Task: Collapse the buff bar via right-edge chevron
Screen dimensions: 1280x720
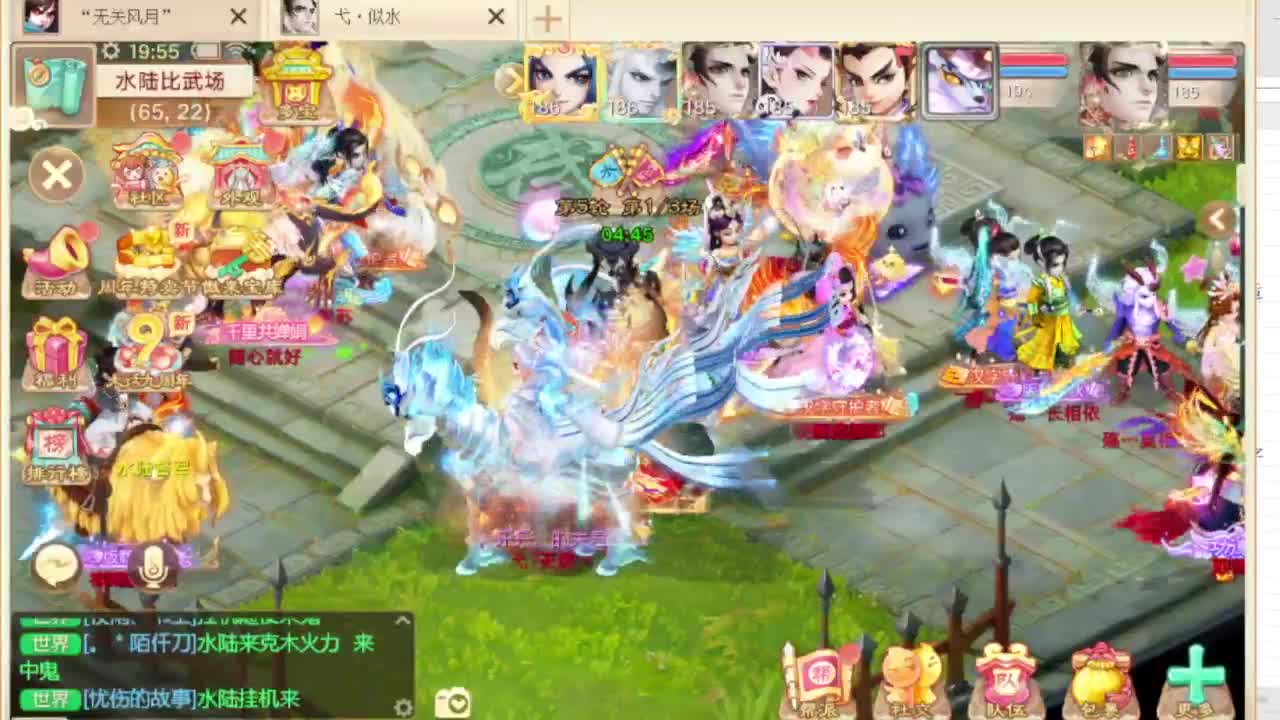Action: point(1217,219)
